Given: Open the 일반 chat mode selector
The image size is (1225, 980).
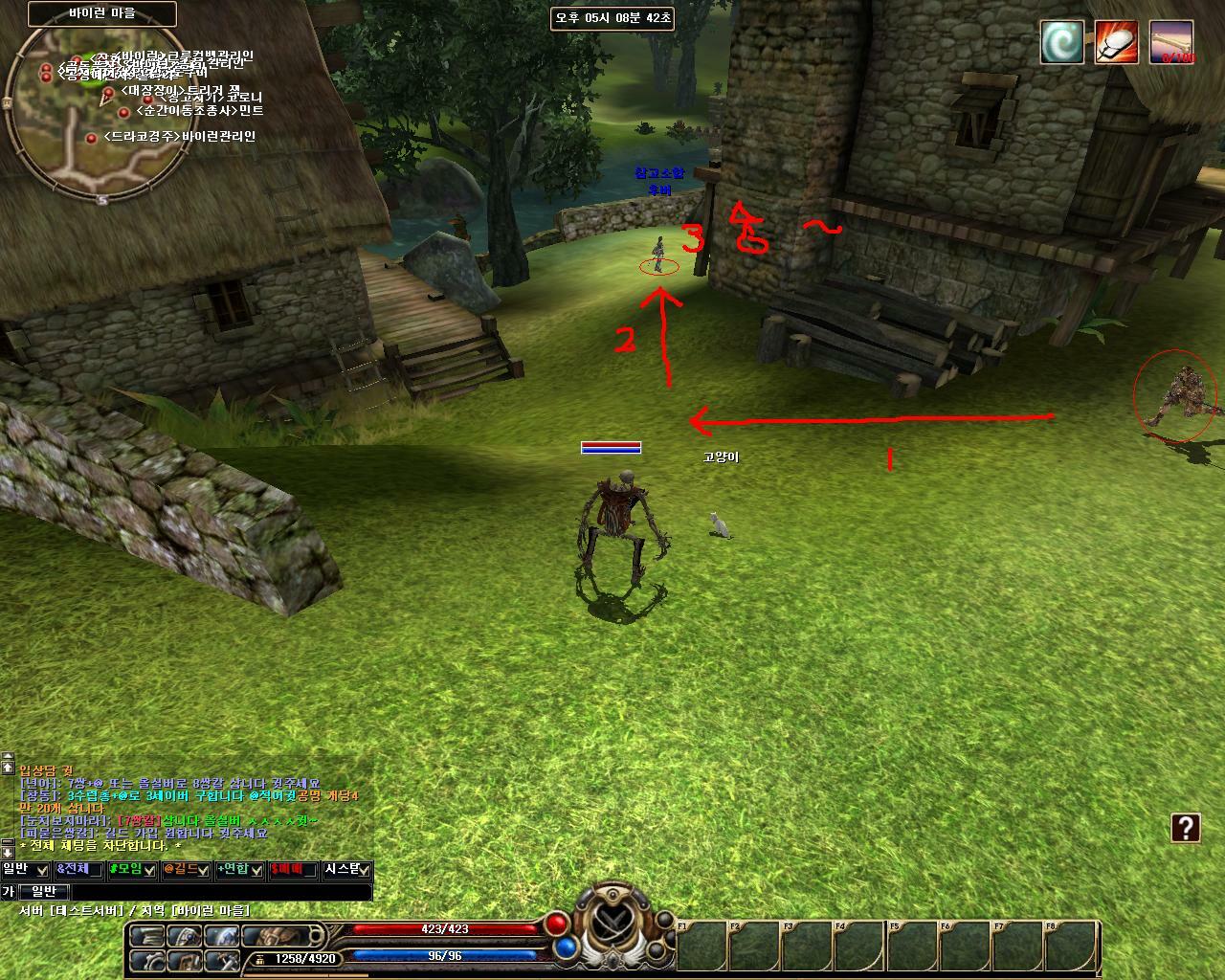Looking at the screenshot, I should 44,892.
